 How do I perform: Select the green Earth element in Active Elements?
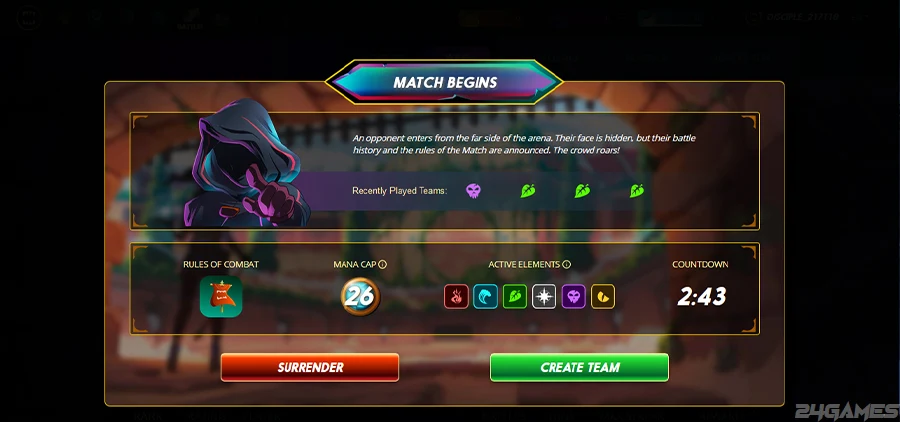(514, 296)
